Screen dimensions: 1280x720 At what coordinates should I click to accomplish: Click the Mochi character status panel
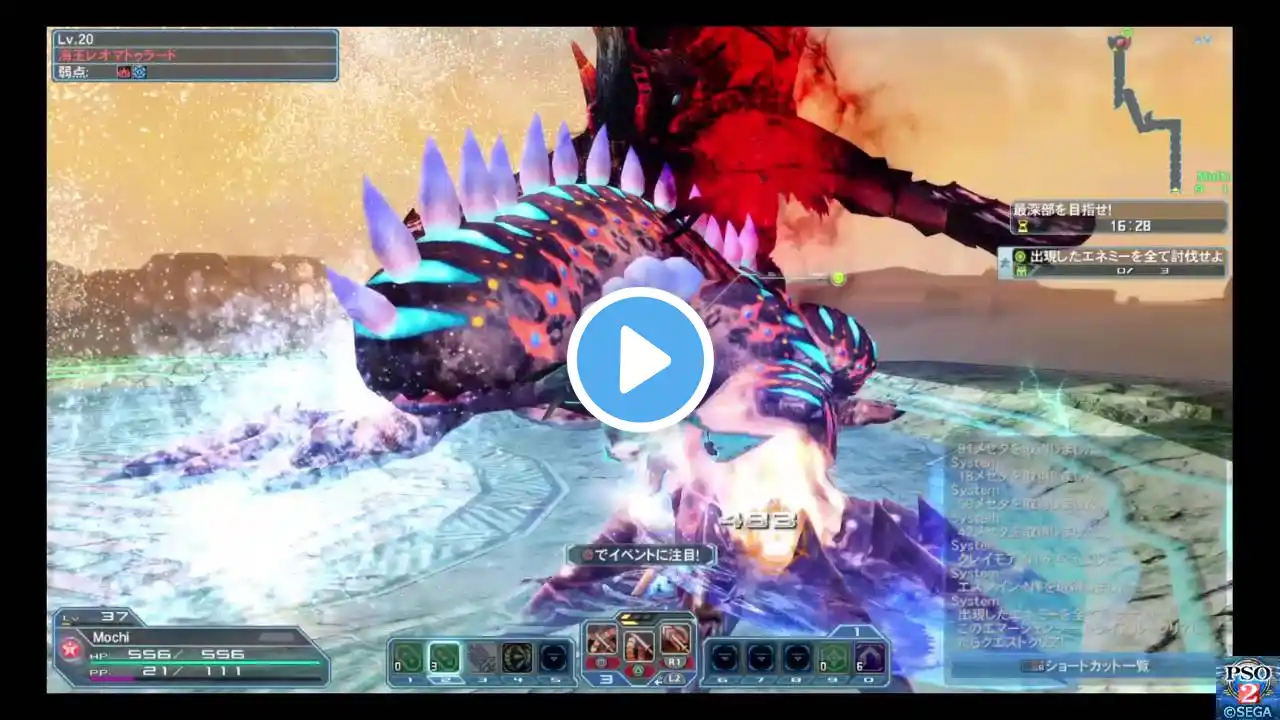pyautogui.click(x=190, y=648)
